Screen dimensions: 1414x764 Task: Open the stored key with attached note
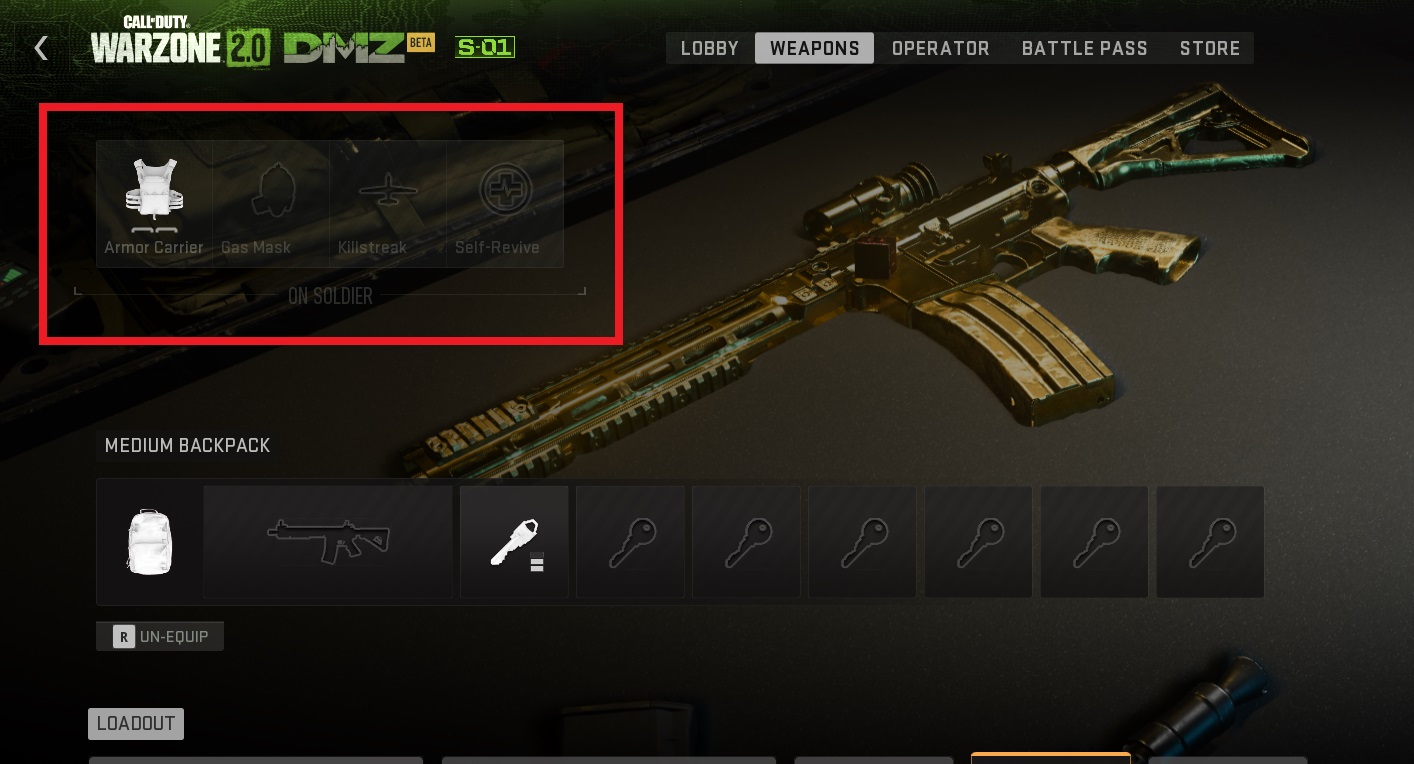pos(514,541)
